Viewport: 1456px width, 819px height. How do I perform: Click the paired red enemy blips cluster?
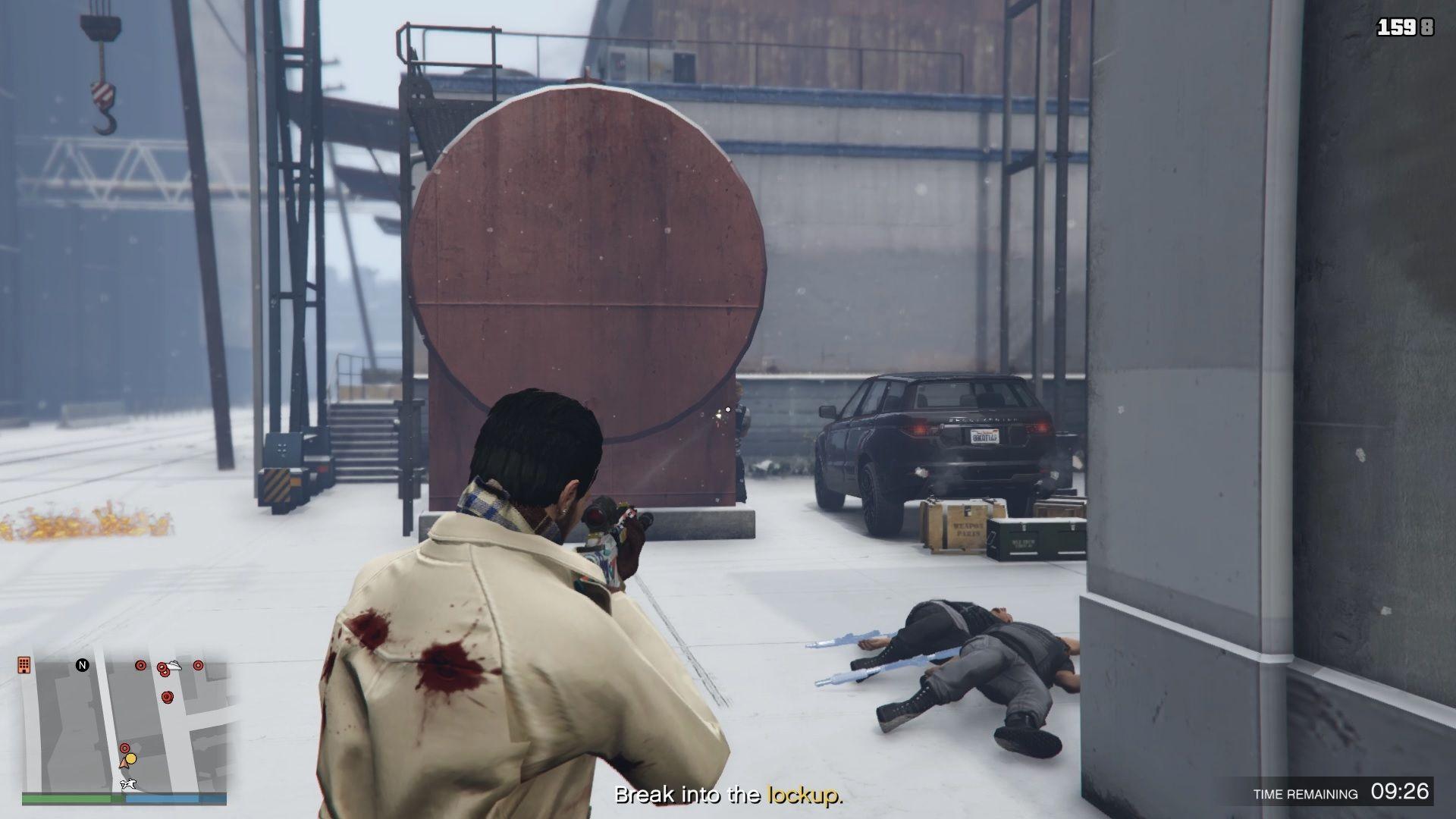coord(162,669)
